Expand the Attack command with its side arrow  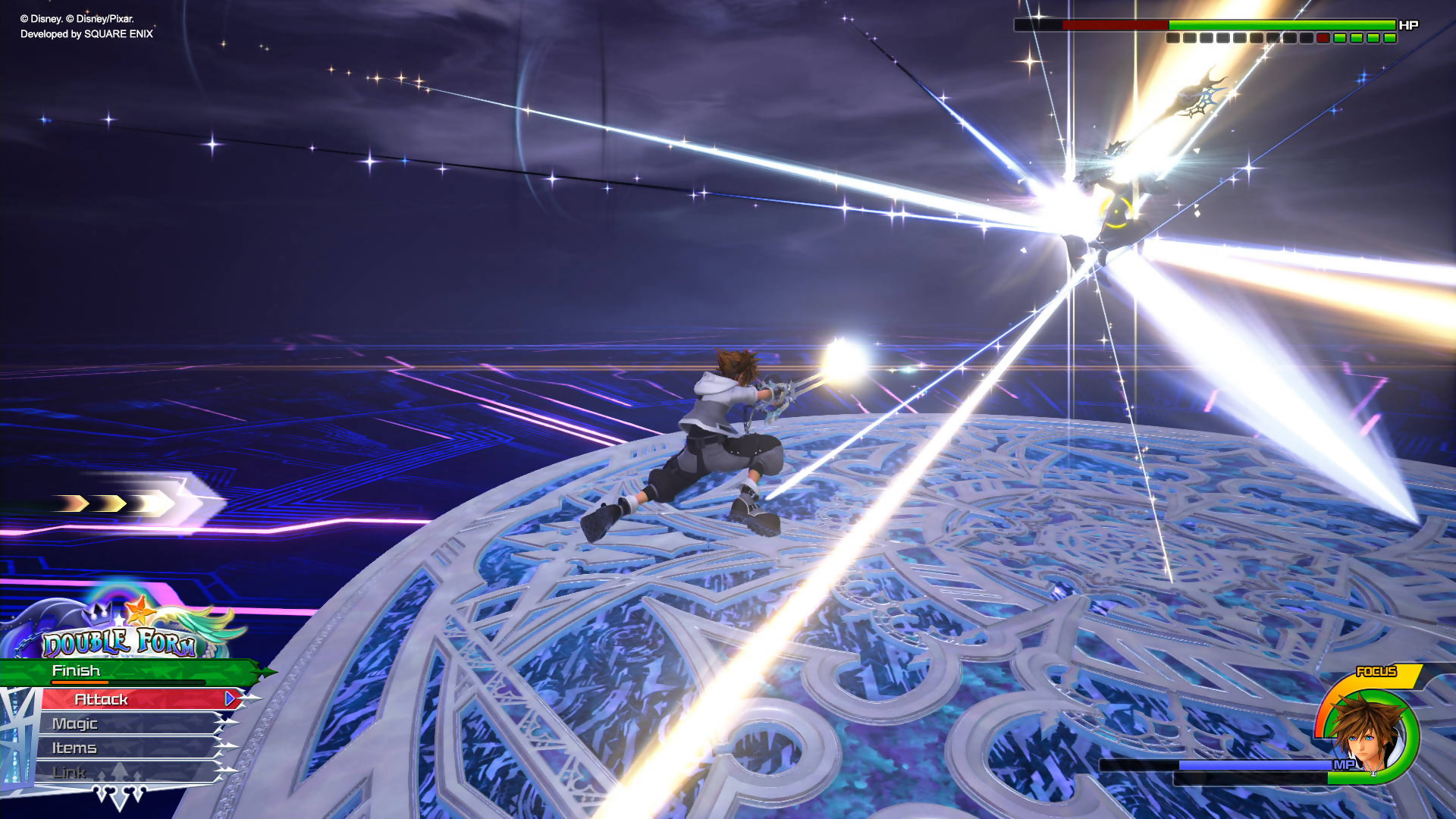[x=227, y=700]
